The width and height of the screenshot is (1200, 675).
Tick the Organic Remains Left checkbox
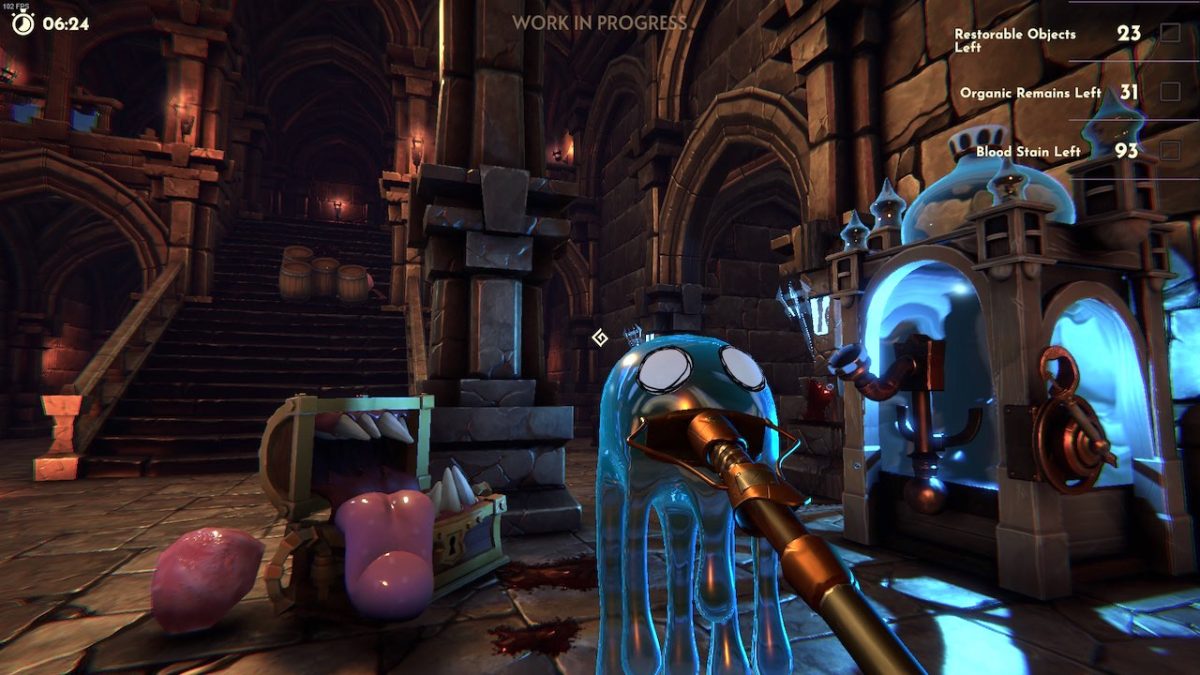1170,92
